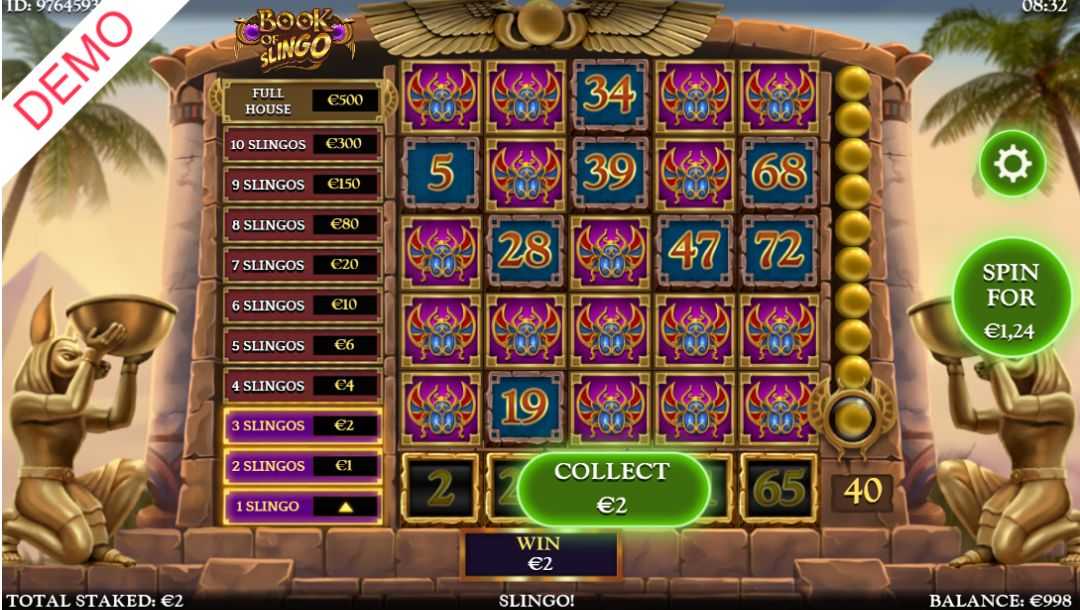This screenshot has height=610, width=1080.
Task: Select the number 19 tile
Action: click(525, 408)
